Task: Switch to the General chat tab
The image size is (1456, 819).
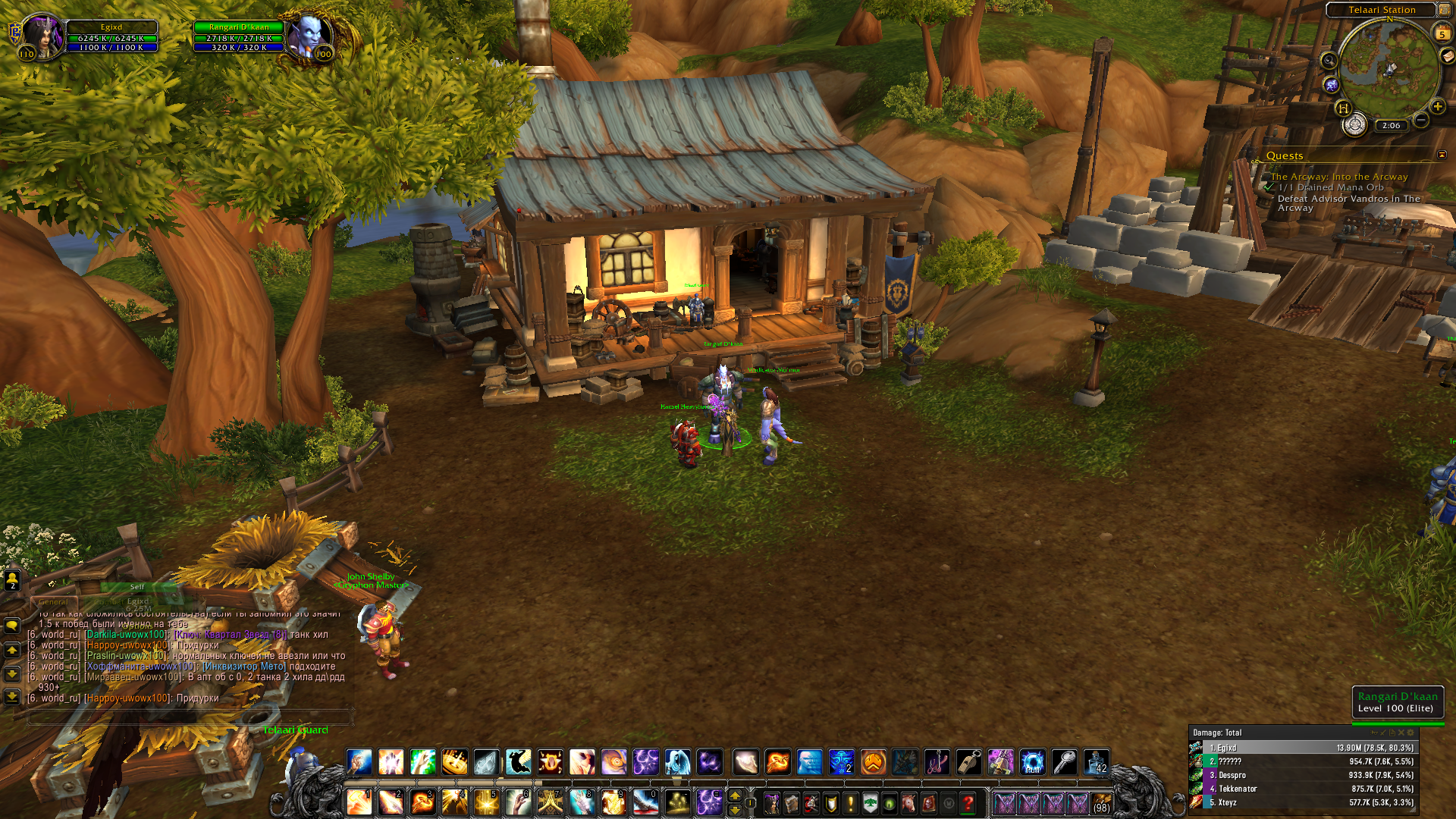Action: point(53,601)
